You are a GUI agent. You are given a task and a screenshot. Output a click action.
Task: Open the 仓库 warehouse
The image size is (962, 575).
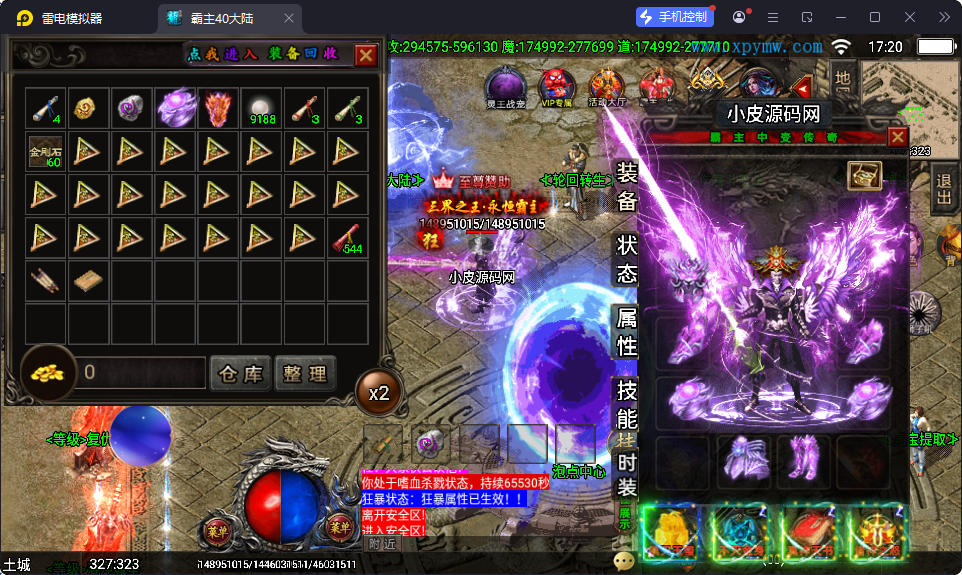click(x=241, y=374)
